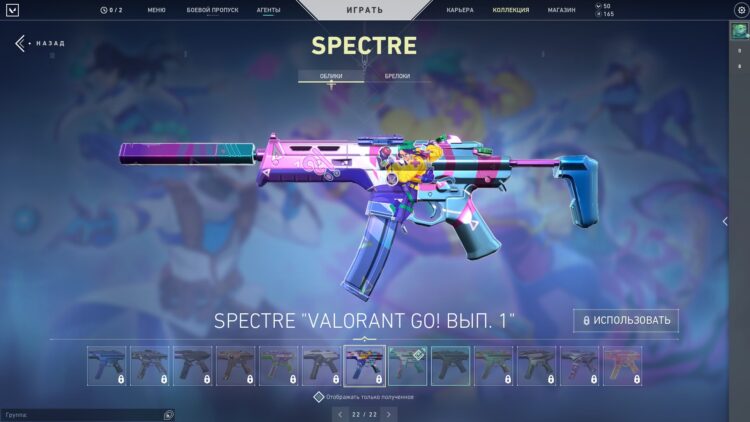Select the highlighted Valorant GO! Spectre thumbnail
This screenshot has width=750, height=422.
pyautogui.click(x=364, y=366)
